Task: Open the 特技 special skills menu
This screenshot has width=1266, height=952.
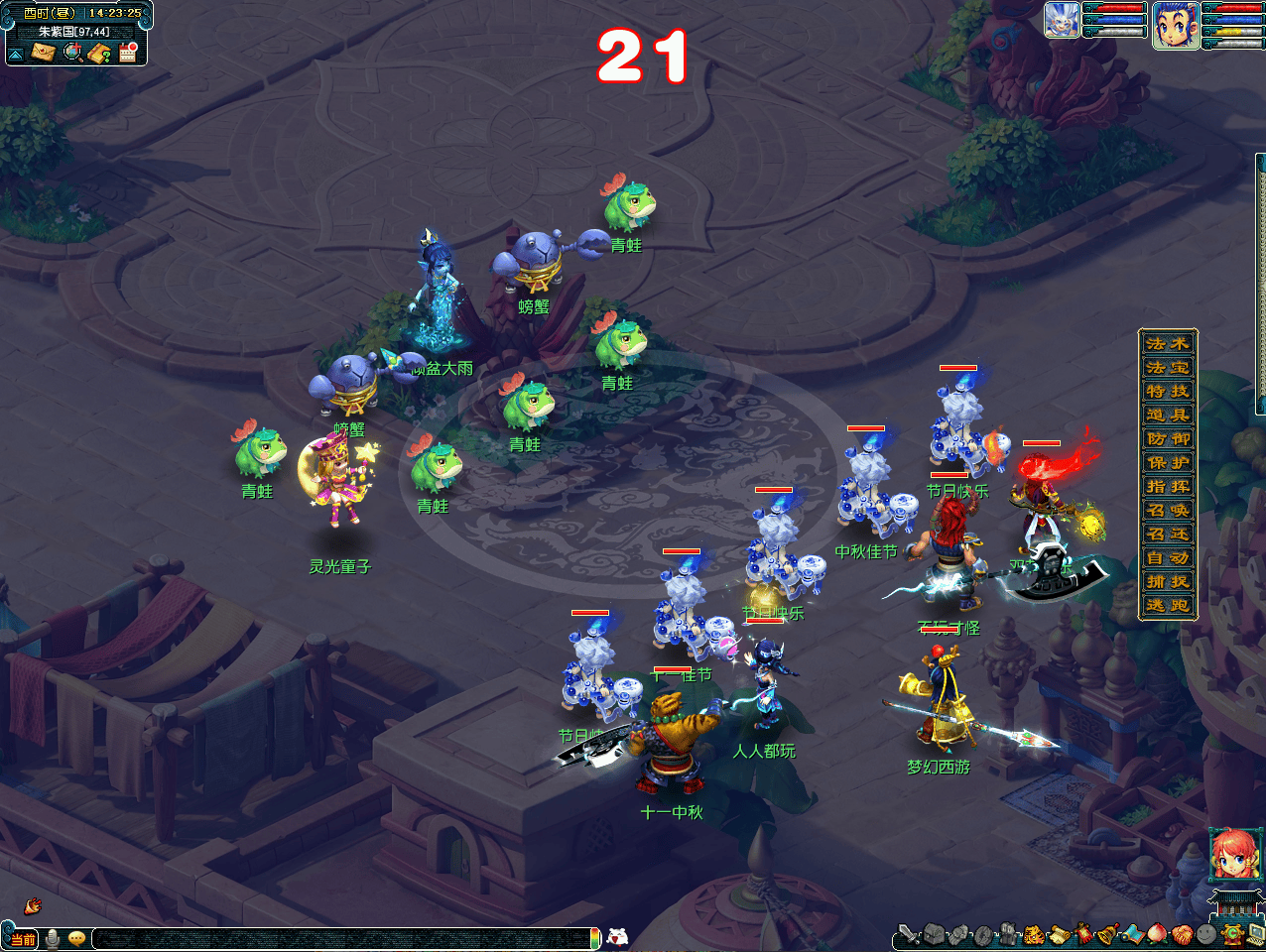Action: (1168, 391)
